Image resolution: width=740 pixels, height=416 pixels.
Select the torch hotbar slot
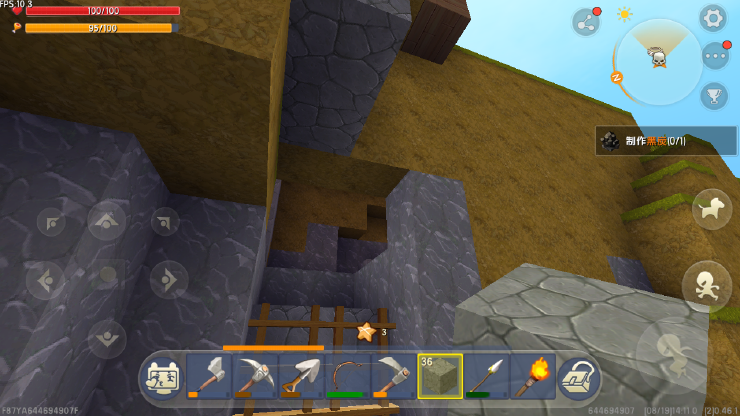click(532, 376)
